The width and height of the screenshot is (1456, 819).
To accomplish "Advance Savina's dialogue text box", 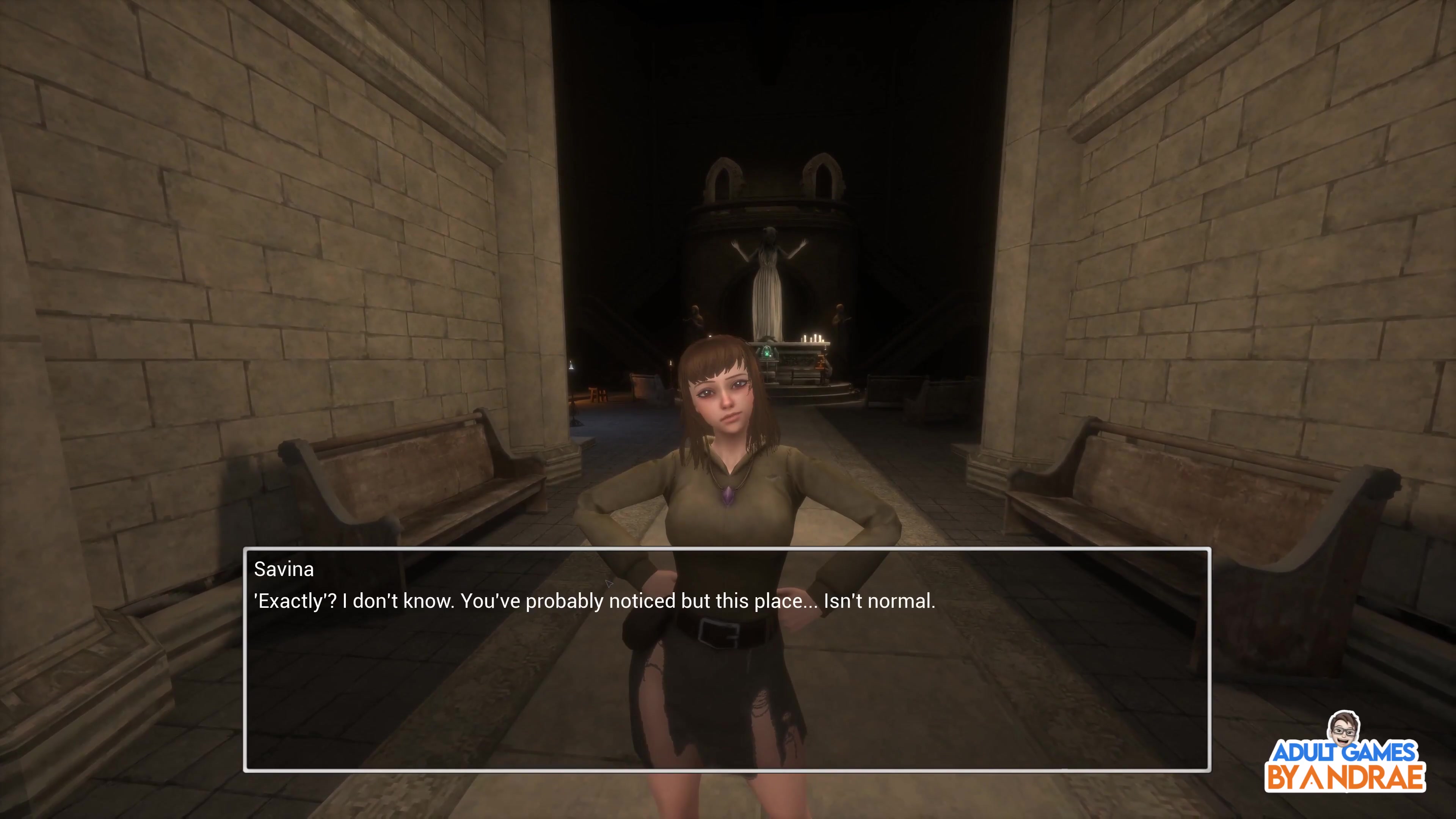I will (x=727, y=659).
